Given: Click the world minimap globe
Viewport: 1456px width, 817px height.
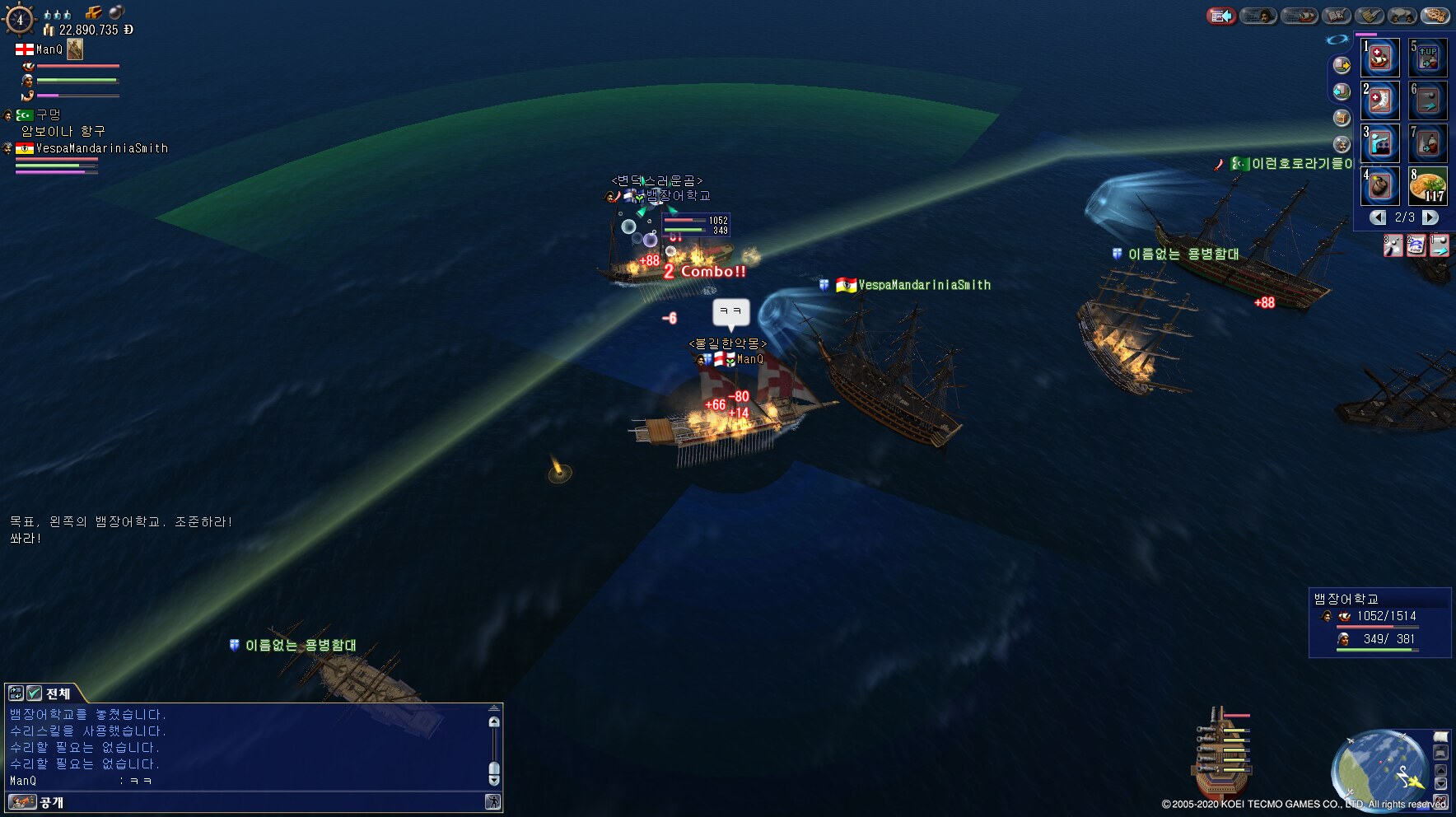Looking at the screenshot, I should (x=1378, y=770).
